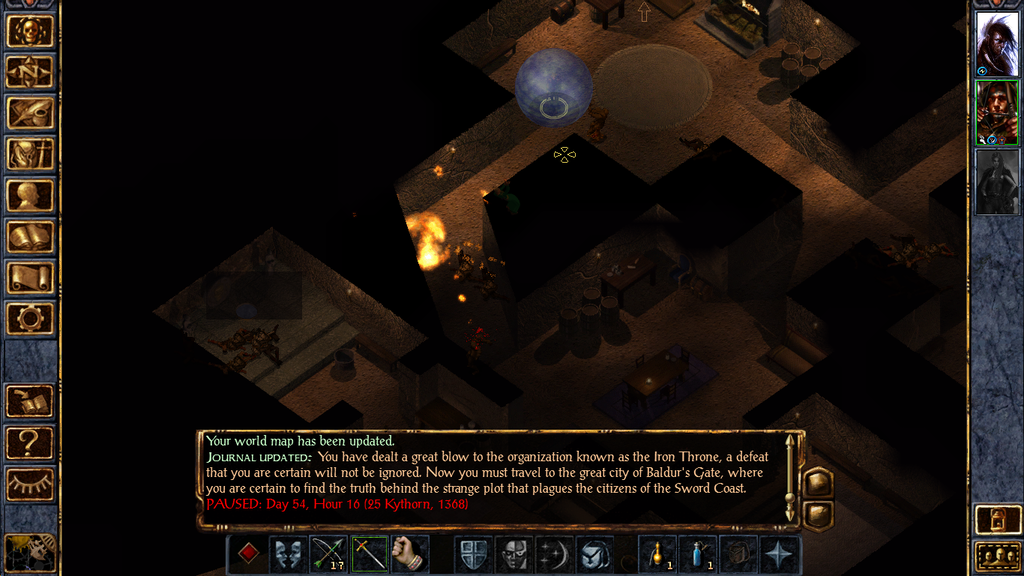Activate the twin masks dialogue button
1024x576 pixels.
click(288, 554)
